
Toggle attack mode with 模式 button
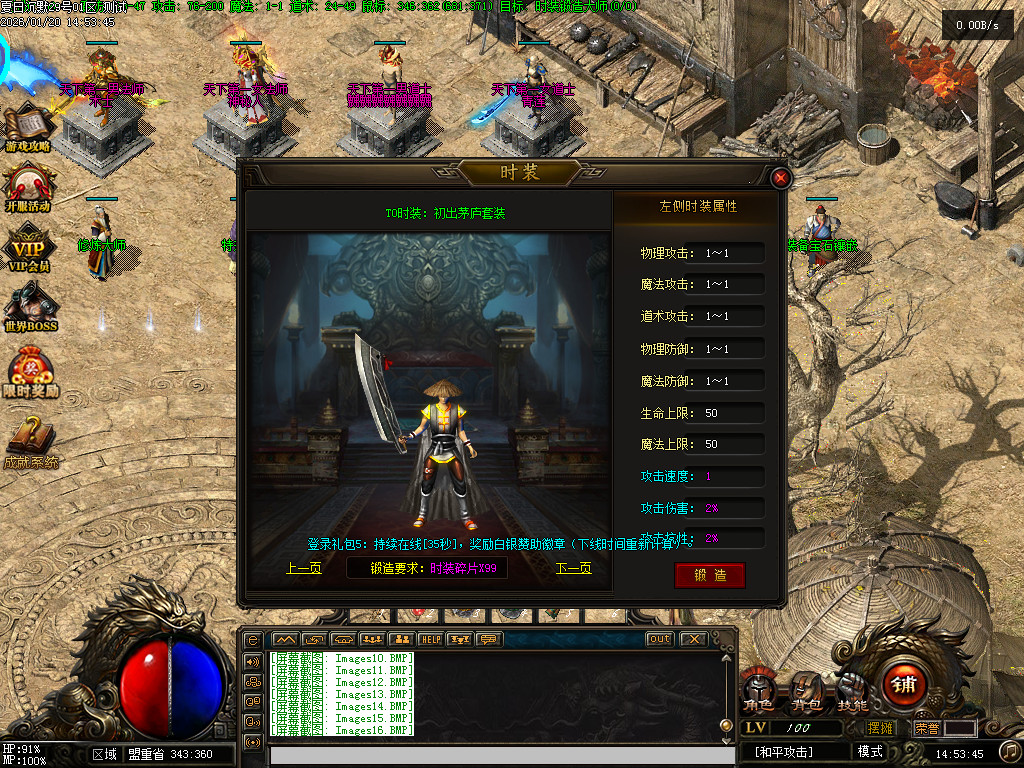click(870, 752)
